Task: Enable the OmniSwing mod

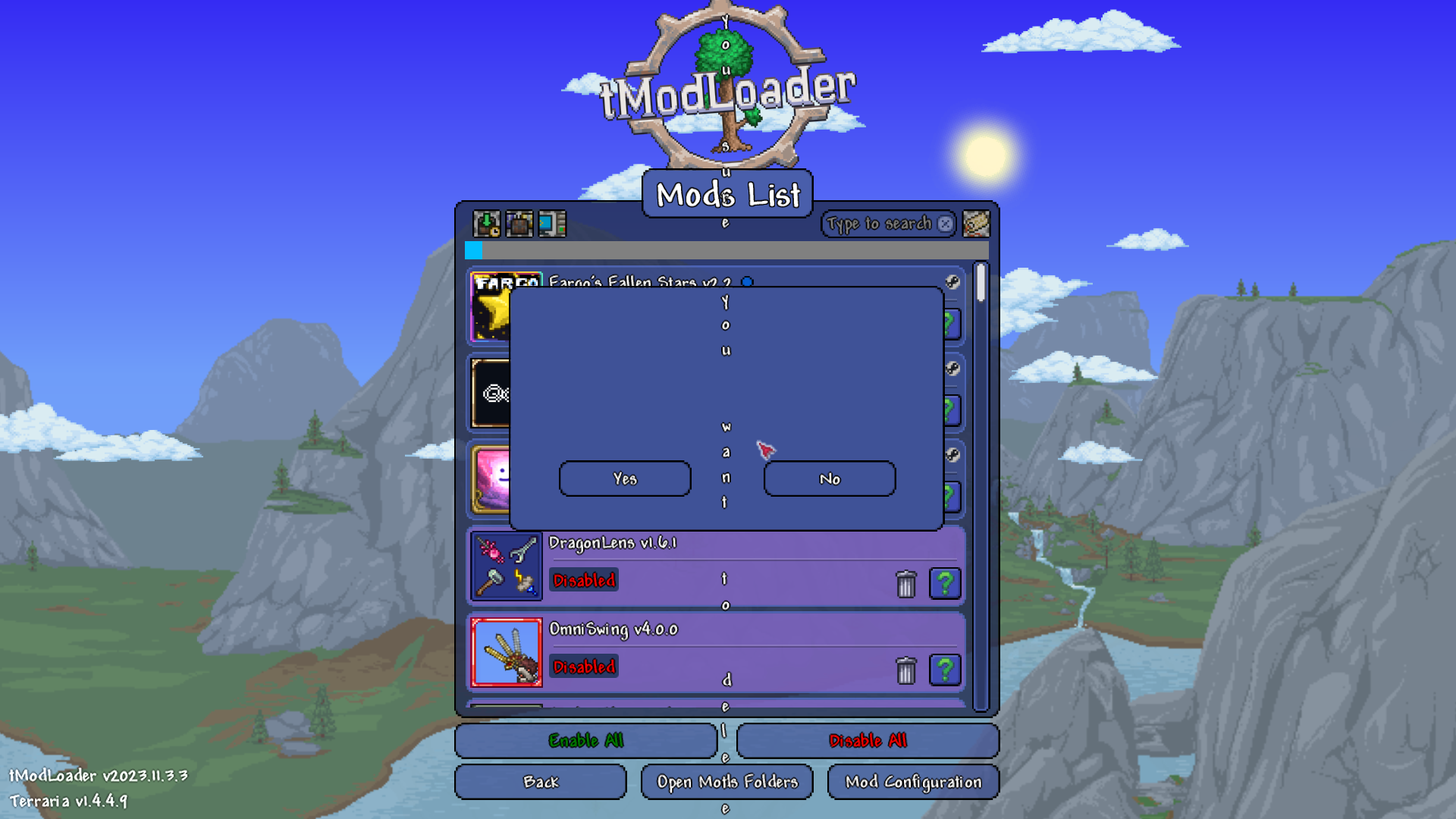Action: point(584,667)
